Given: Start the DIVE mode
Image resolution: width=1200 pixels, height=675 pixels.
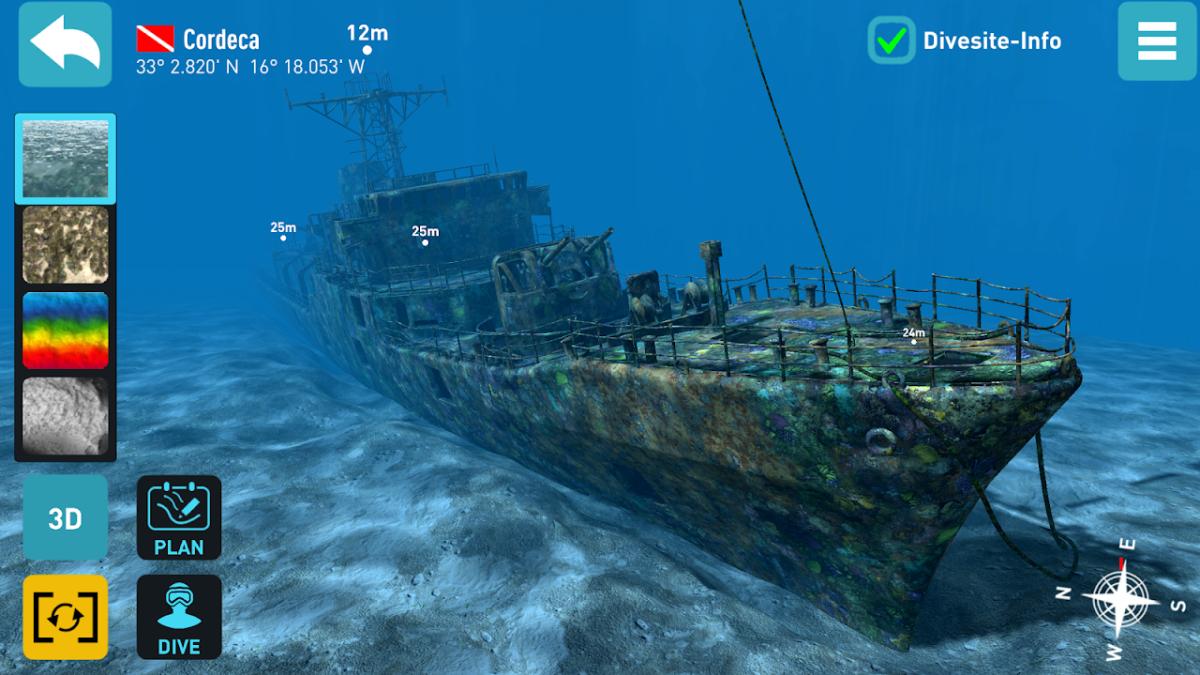Looking at the screenshot, I should 179,617.
